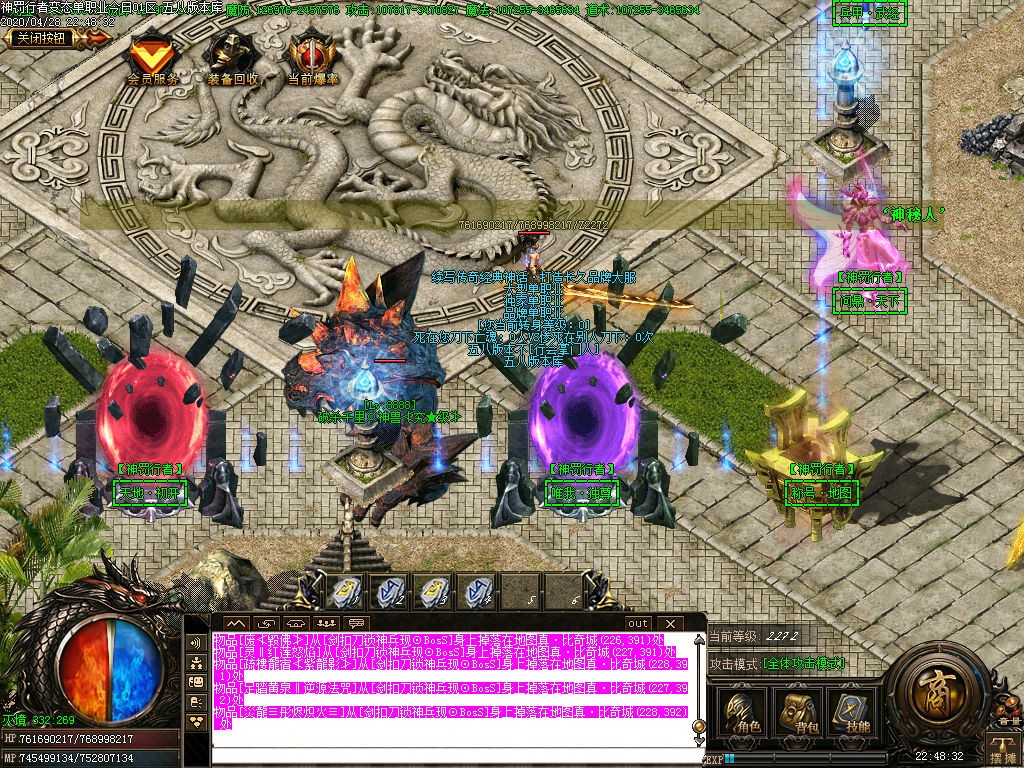Click the chat window 'out' button
Viewport: 1024px width, 768px height.
point(637,623)
